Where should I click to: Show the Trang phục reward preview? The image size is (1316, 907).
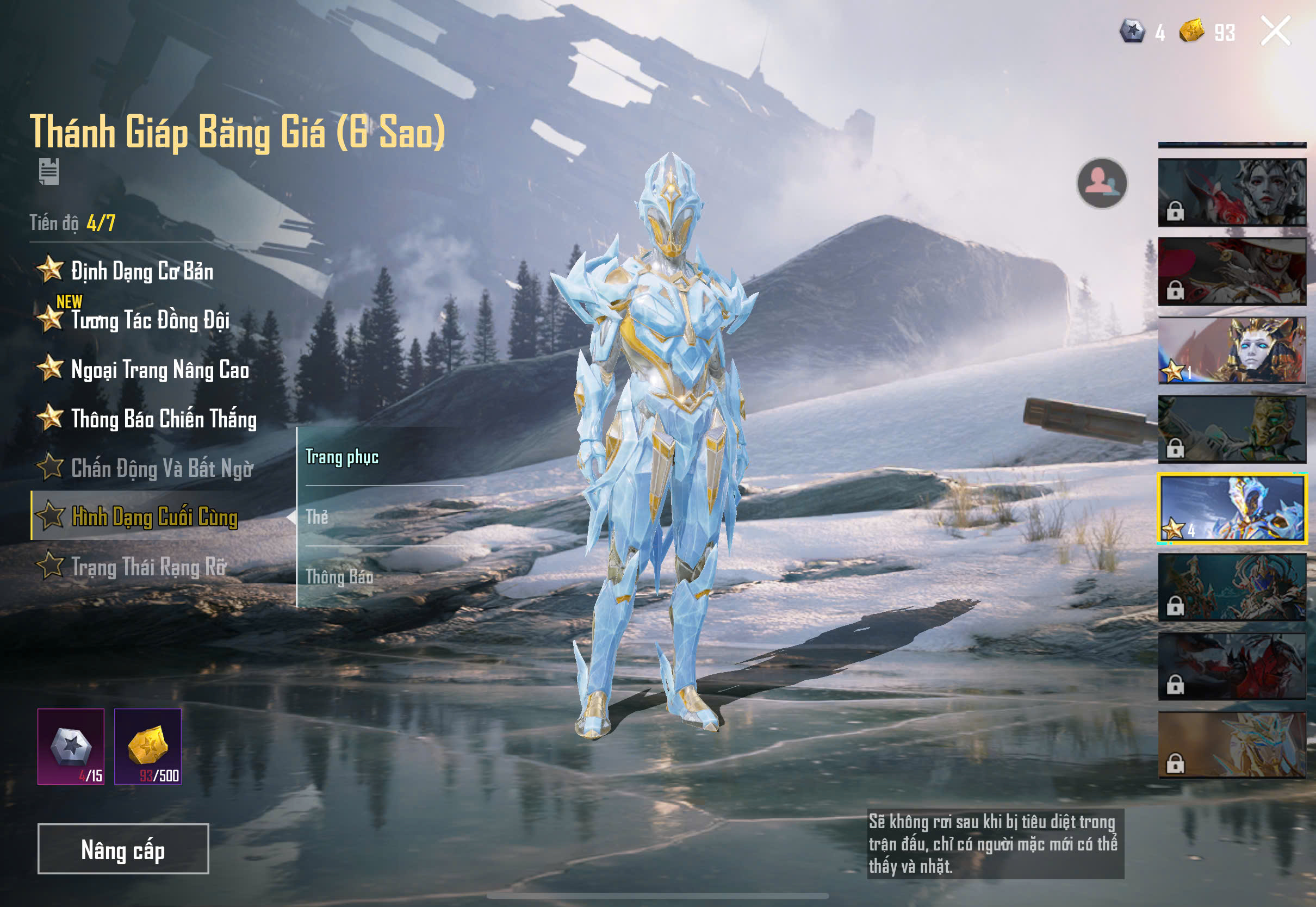[342, 457]
